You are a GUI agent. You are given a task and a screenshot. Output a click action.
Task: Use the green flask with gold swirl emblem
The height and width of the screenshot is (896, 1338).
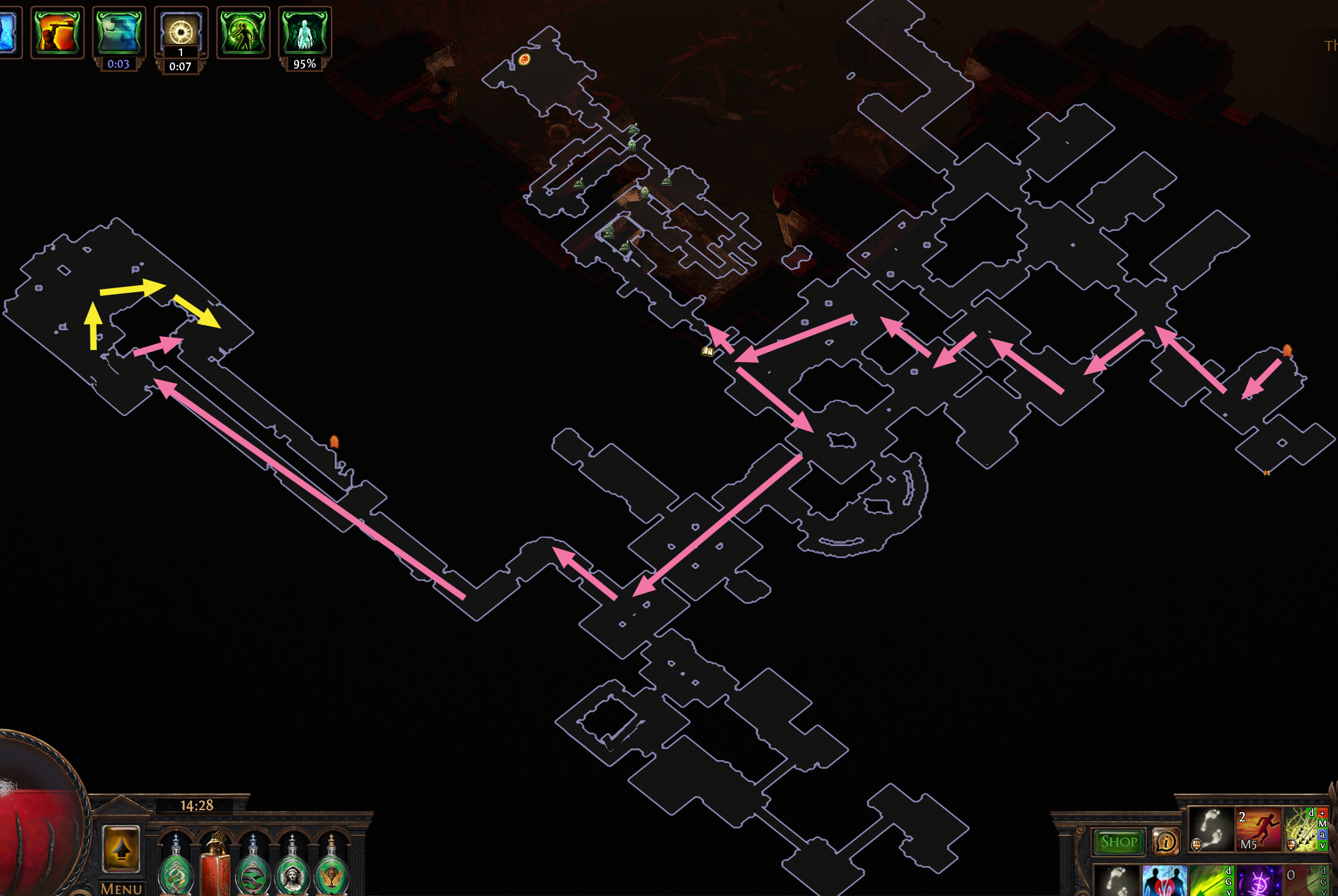[x=176, y=869]
